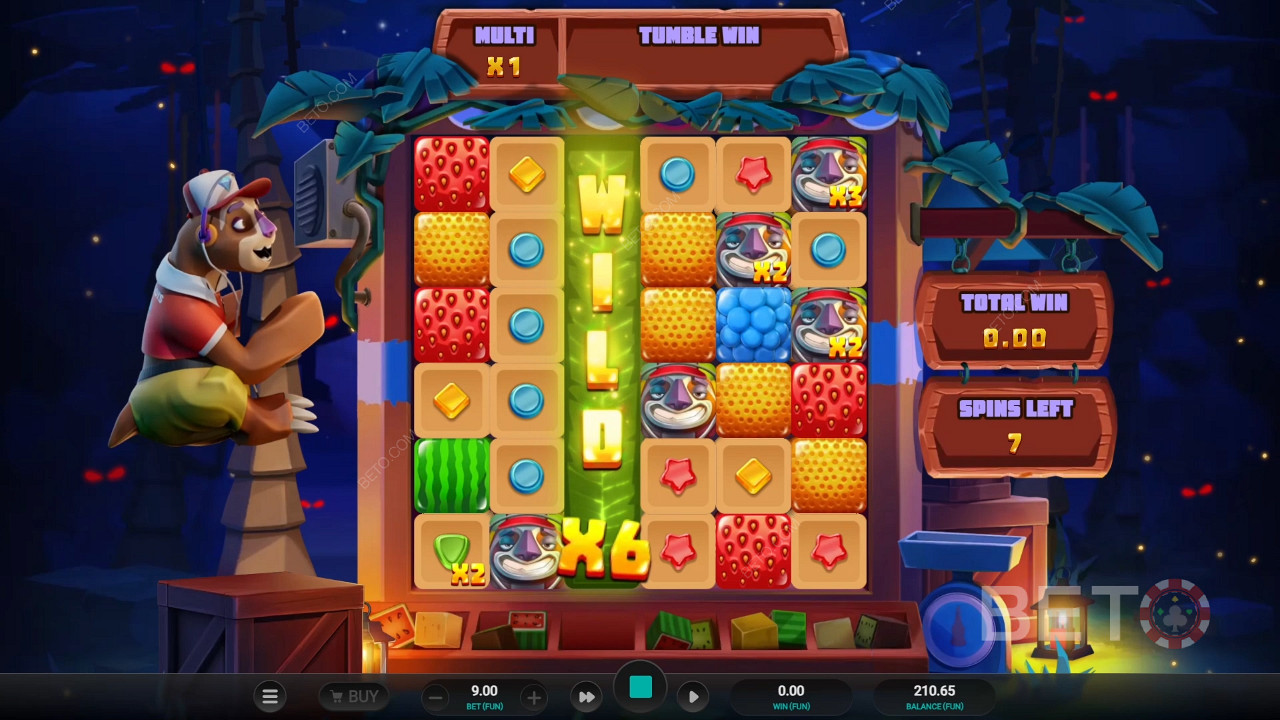Viewport: 1280px width, 720px height.
Task: Toggle fast-forward turbo spin
Action: (x=587, y=696)
